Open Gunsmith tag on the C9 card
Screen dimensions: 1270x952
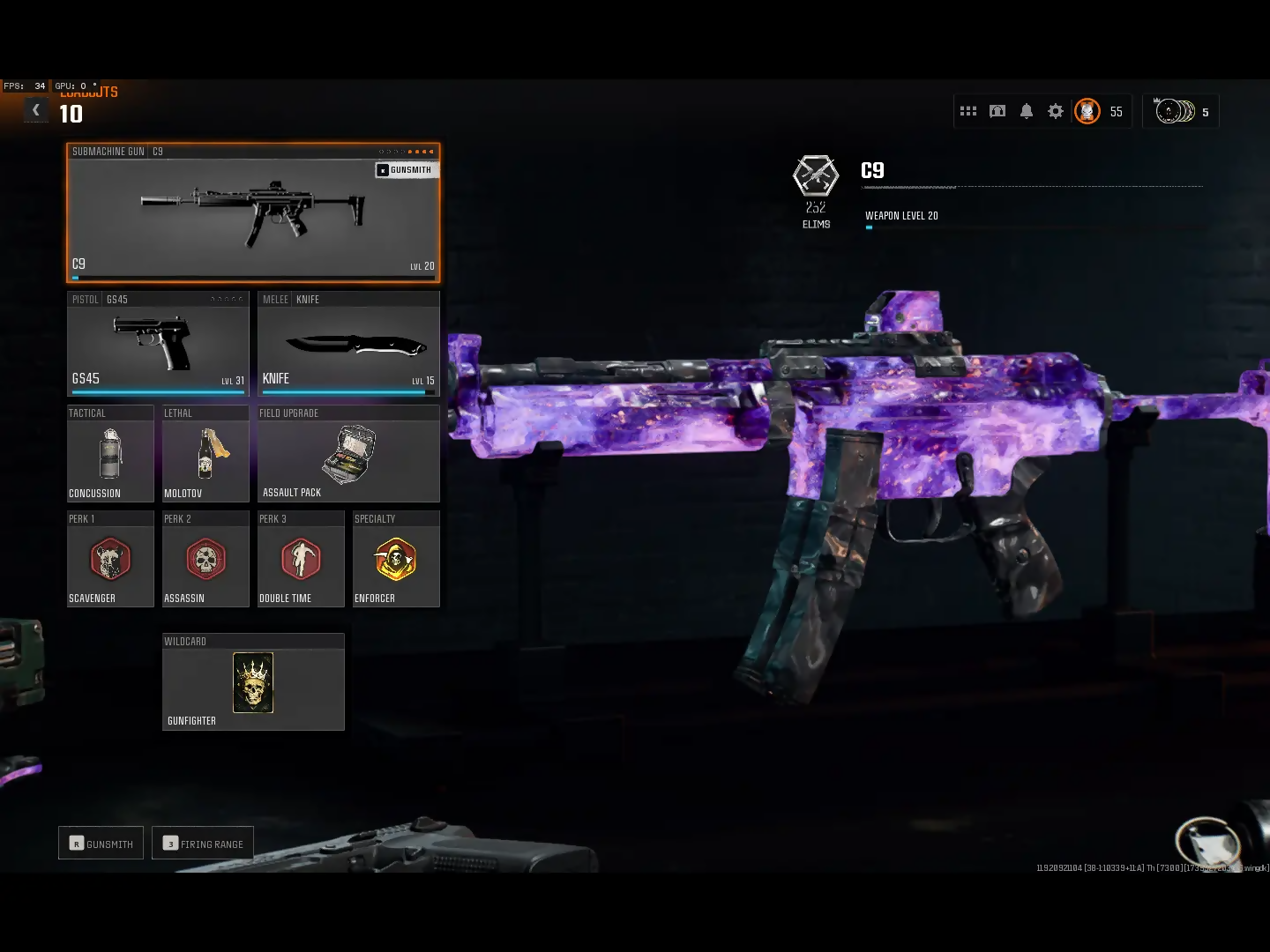tap(406, 170)
